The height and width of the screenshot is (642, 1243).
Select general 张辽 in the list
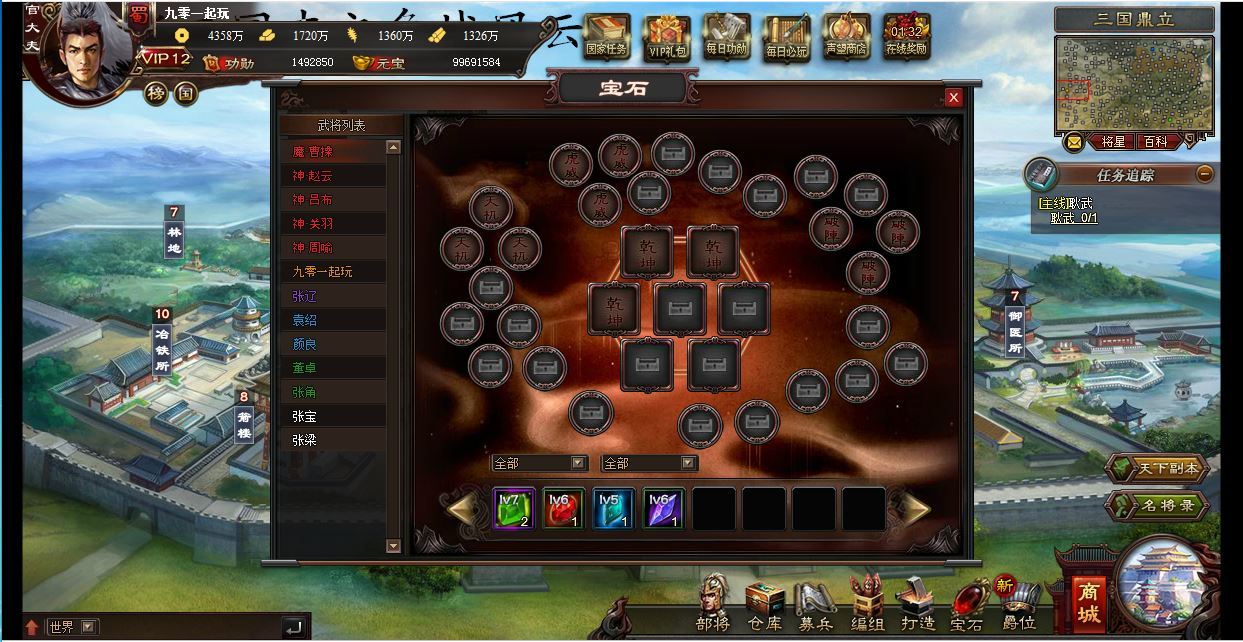[334, 296]
